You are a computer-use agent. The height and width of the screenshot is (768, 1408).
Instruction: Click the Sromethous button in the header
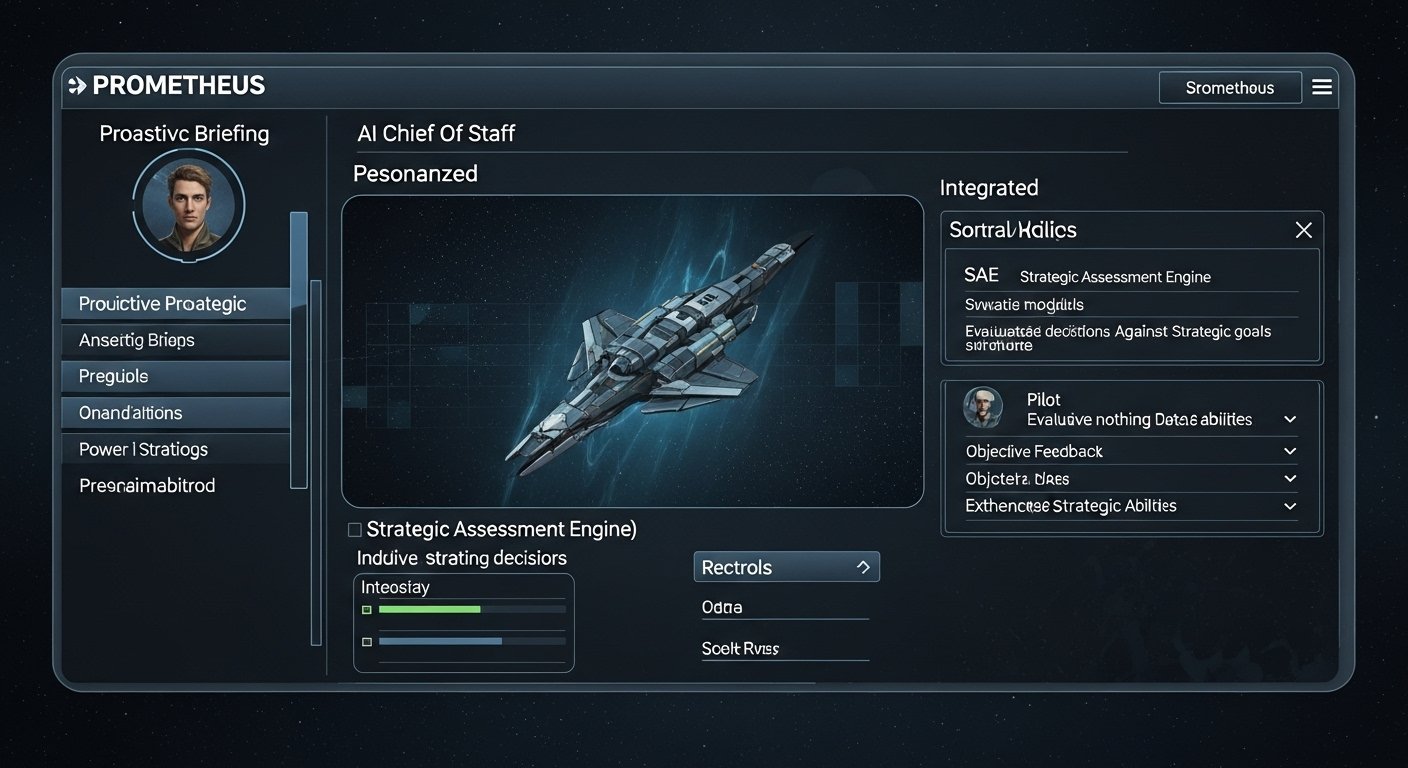click(x=1229, y=88)
